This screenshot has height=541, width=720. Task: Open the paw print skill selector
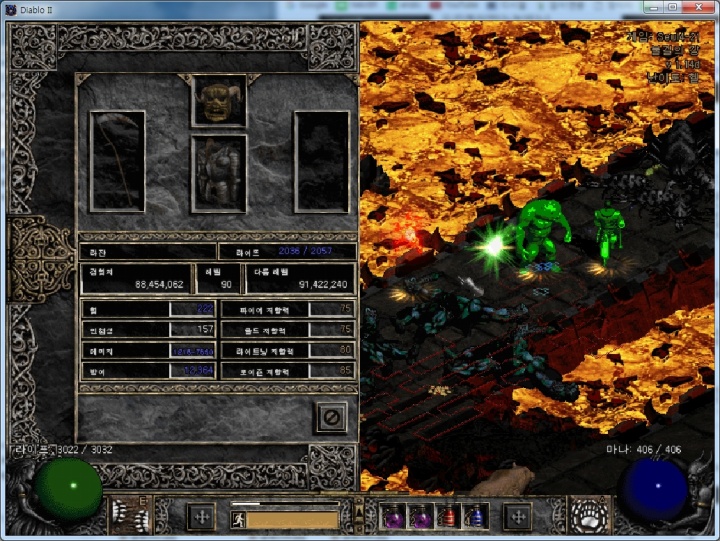click(590, 516)
